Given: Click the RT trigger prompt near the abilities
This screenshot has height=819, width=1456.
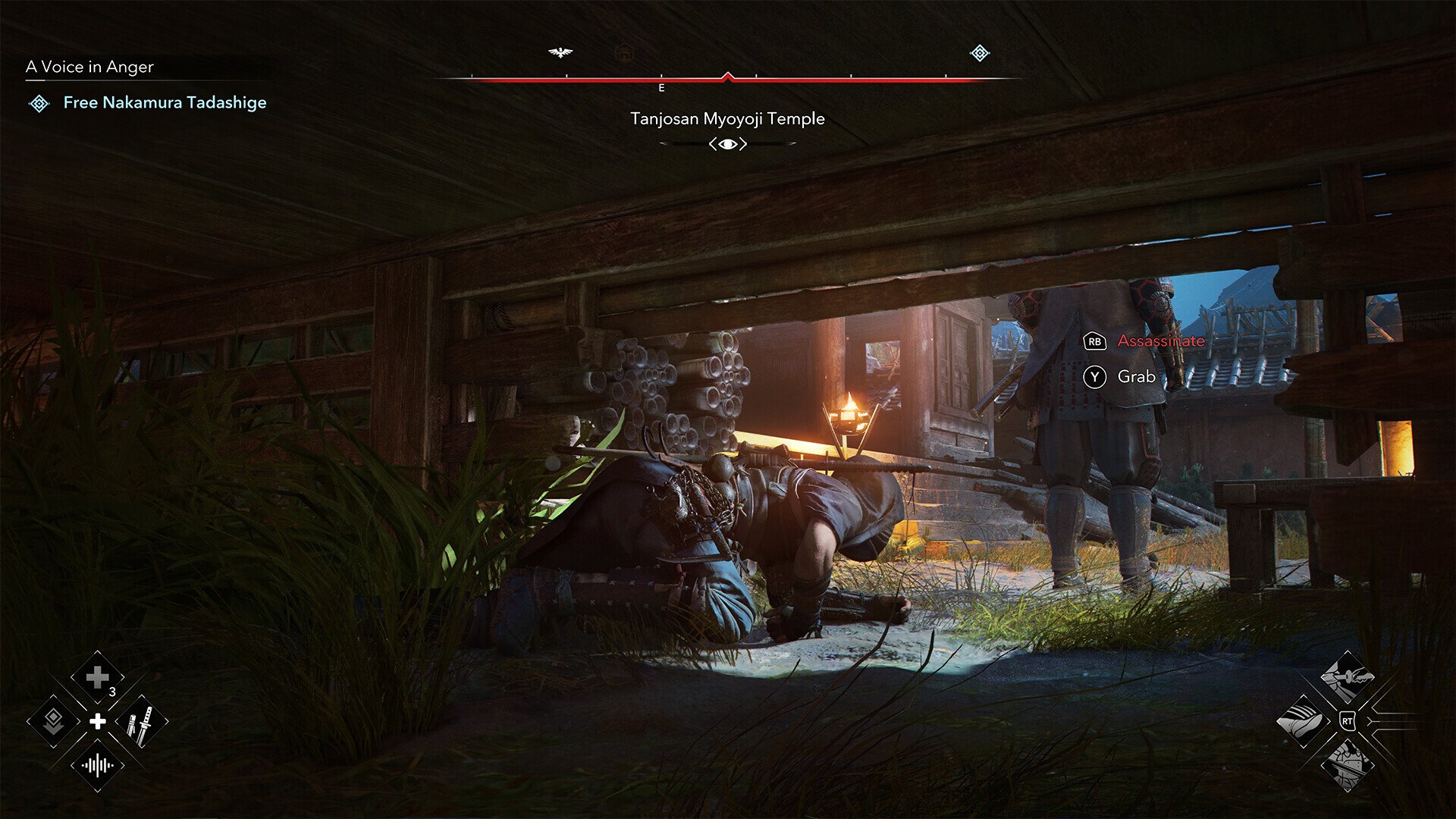Looking at the screenshot, I should click(x=1348, y=721).
